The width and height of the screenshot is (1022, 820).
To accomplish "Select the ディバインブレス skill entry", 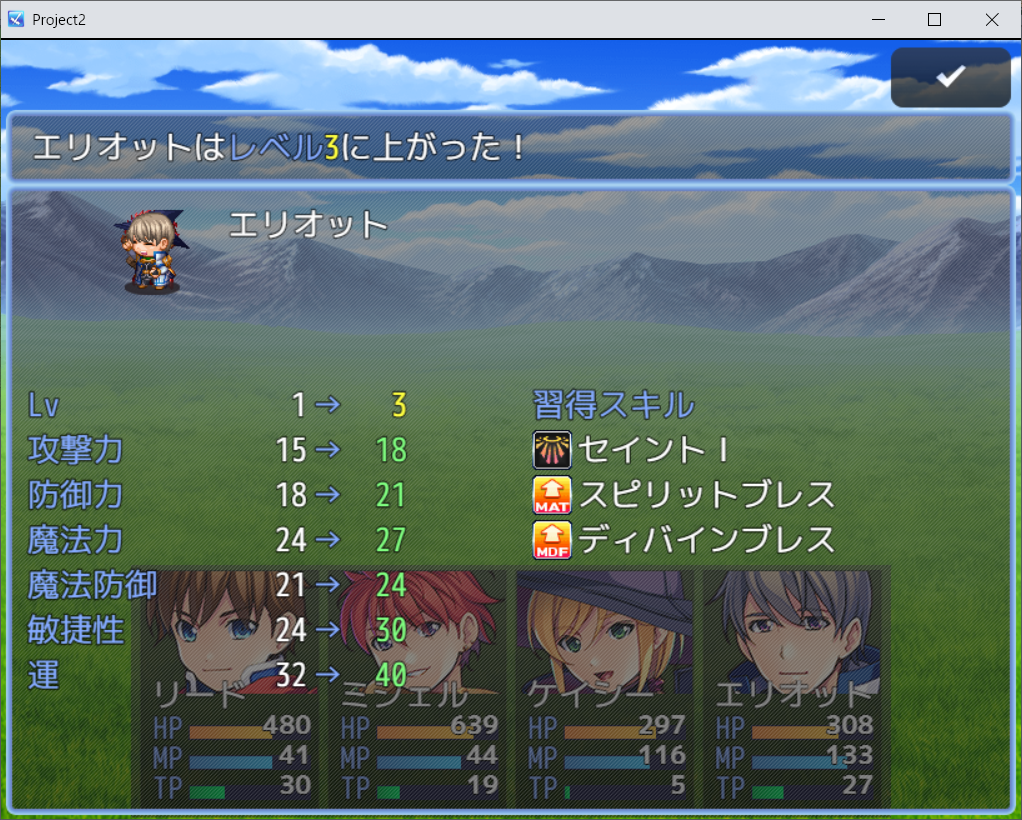I will (684, 539).
